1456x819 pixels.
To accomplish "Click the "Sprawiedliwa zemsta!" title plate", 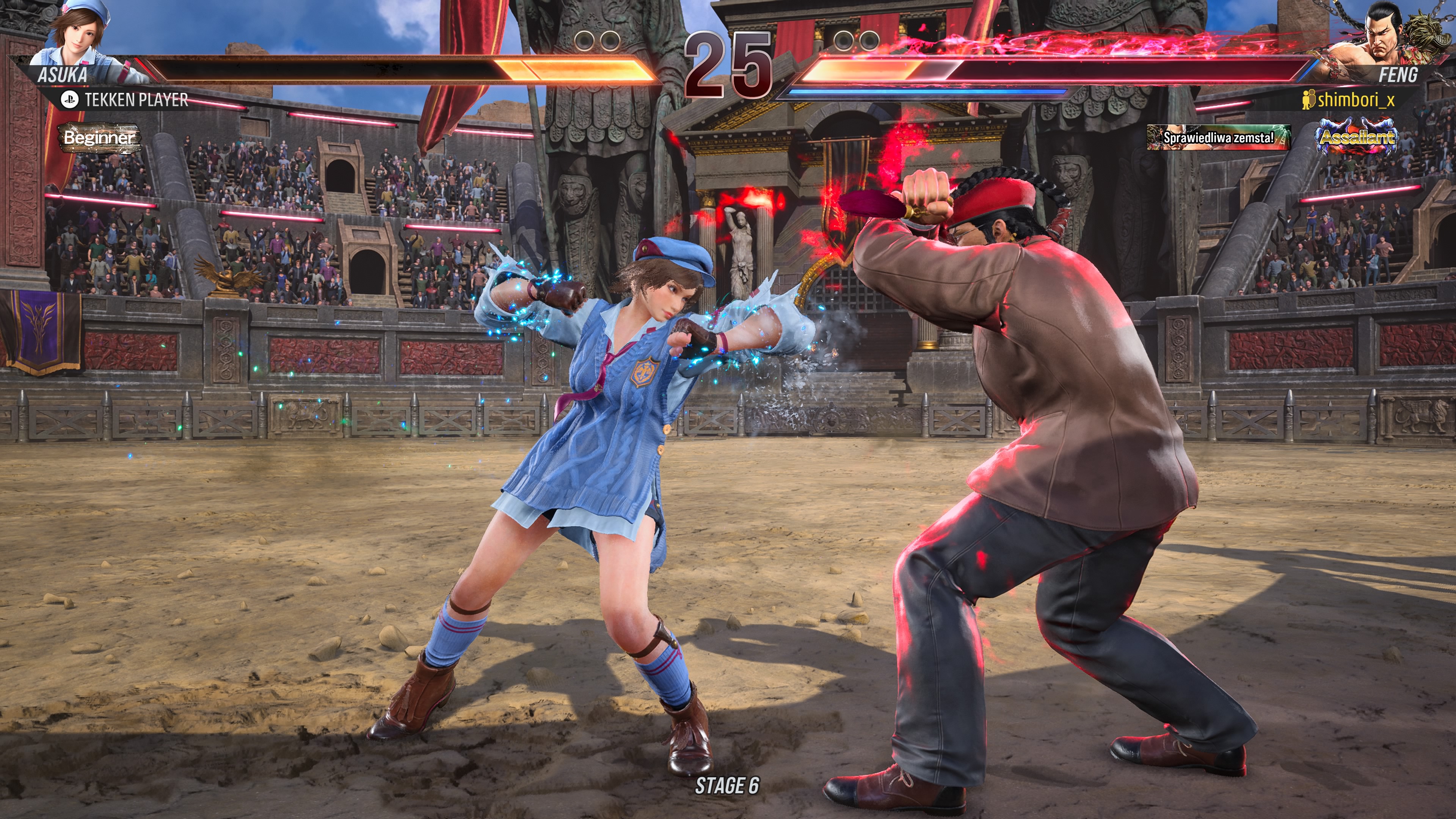I will pos(1218,137).
